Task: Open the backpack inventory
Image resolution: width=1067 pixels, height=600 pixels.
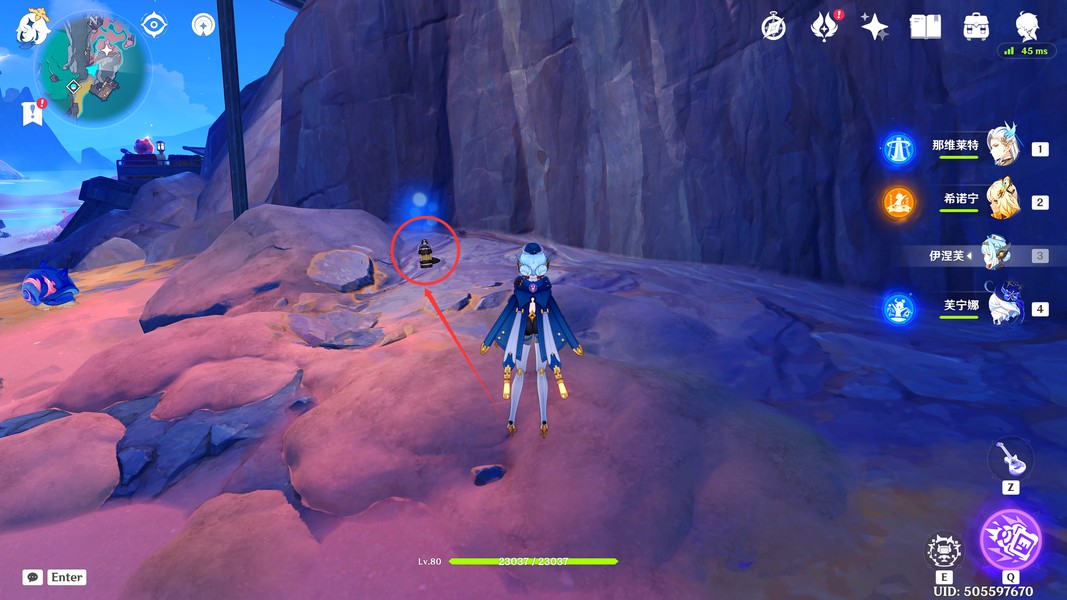Action: [976, 27]
